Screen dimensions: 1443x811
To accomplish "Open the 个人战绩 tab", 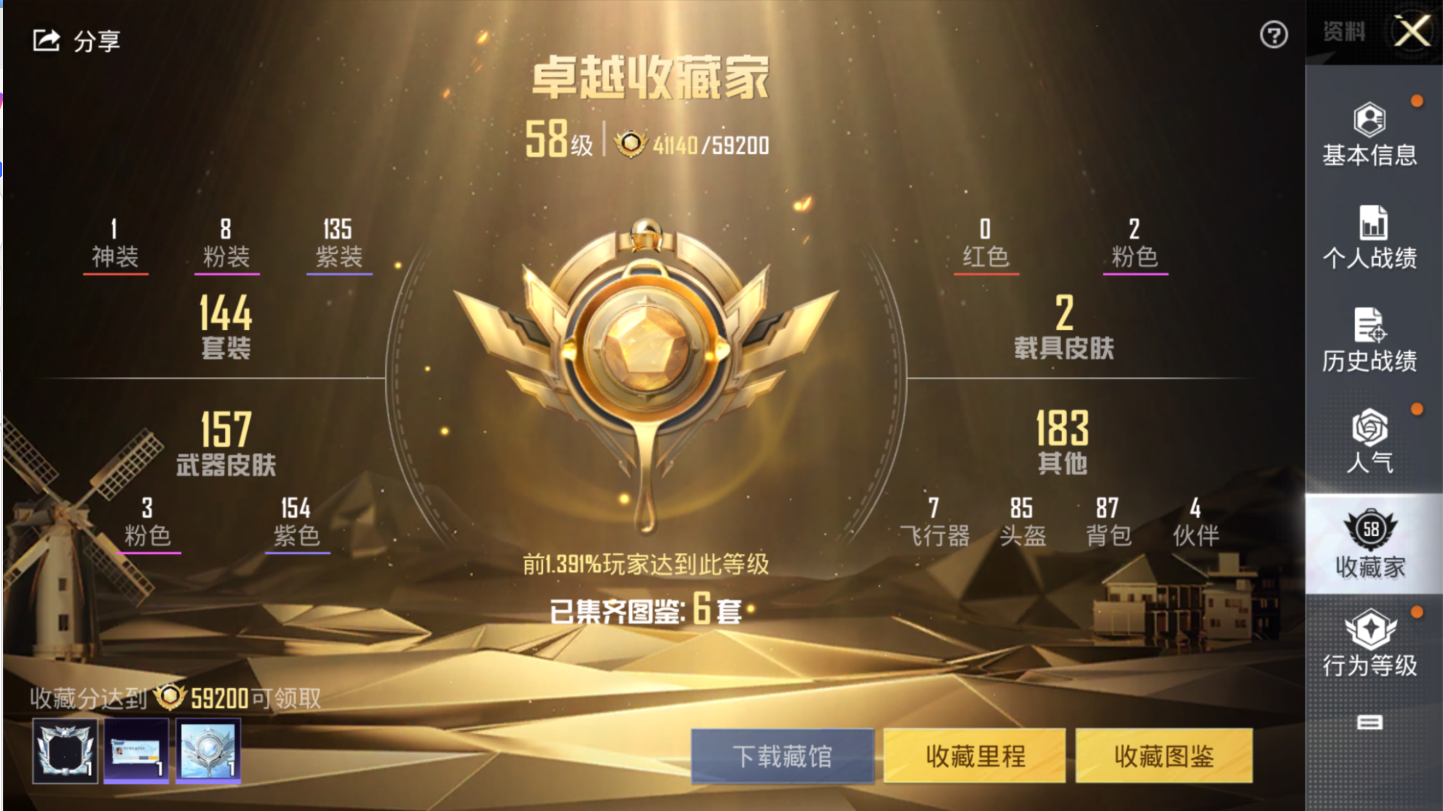I will tap(1369, 238).
